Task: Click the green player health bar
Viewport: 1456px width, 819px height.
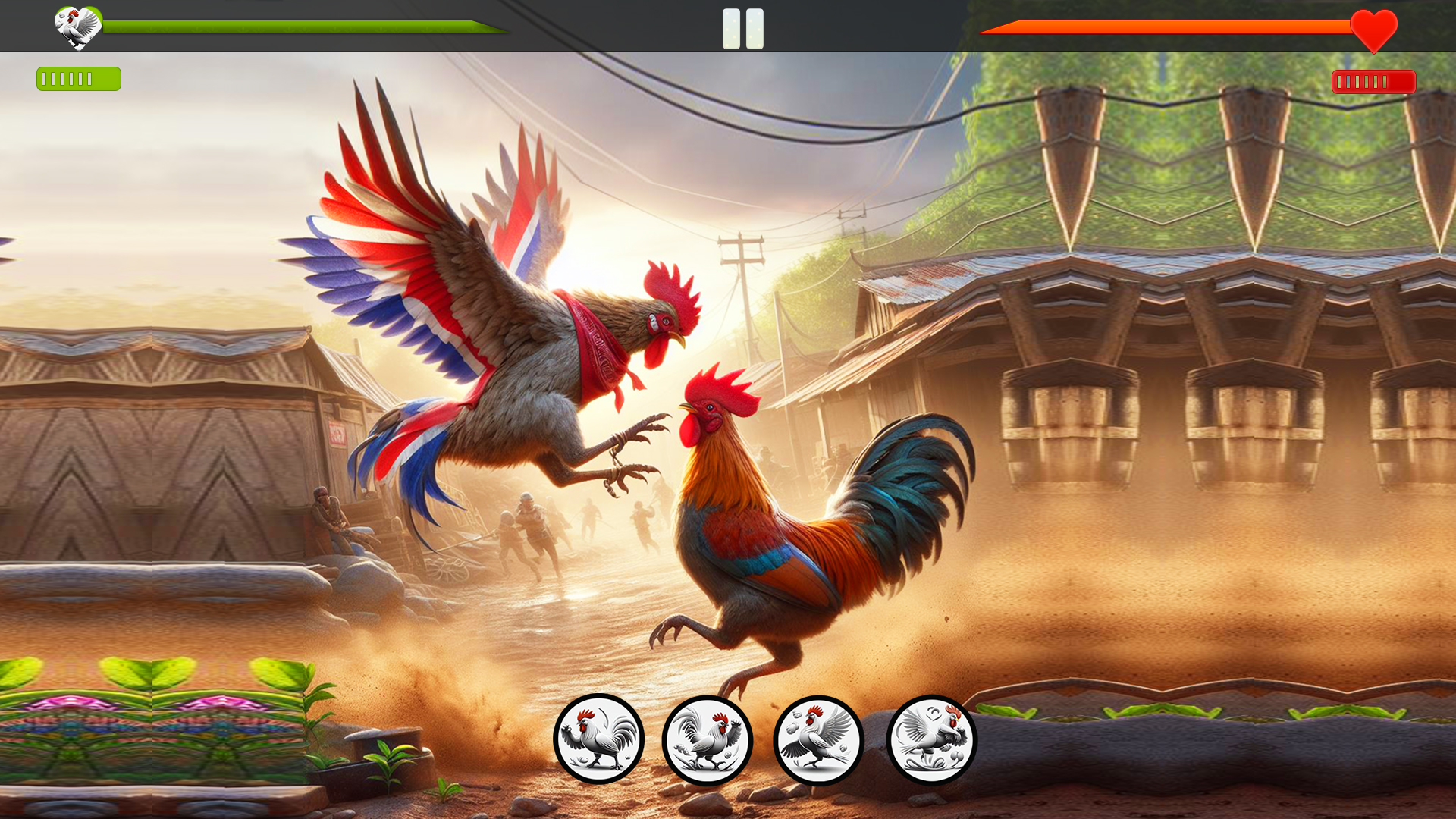Action: point(303,27)
